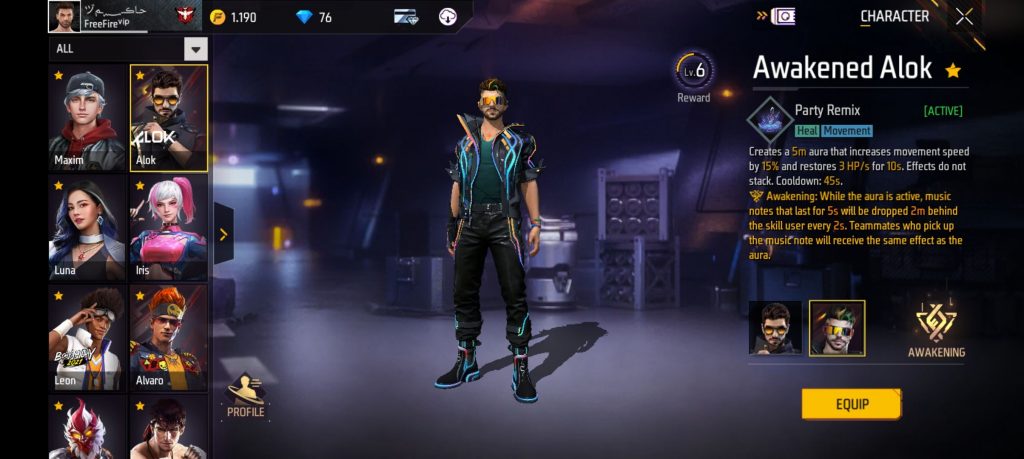This screenshot has height=459, width=1024.
Task: Equip Awakened Alok with the yellow button
Action: point(851,404)
